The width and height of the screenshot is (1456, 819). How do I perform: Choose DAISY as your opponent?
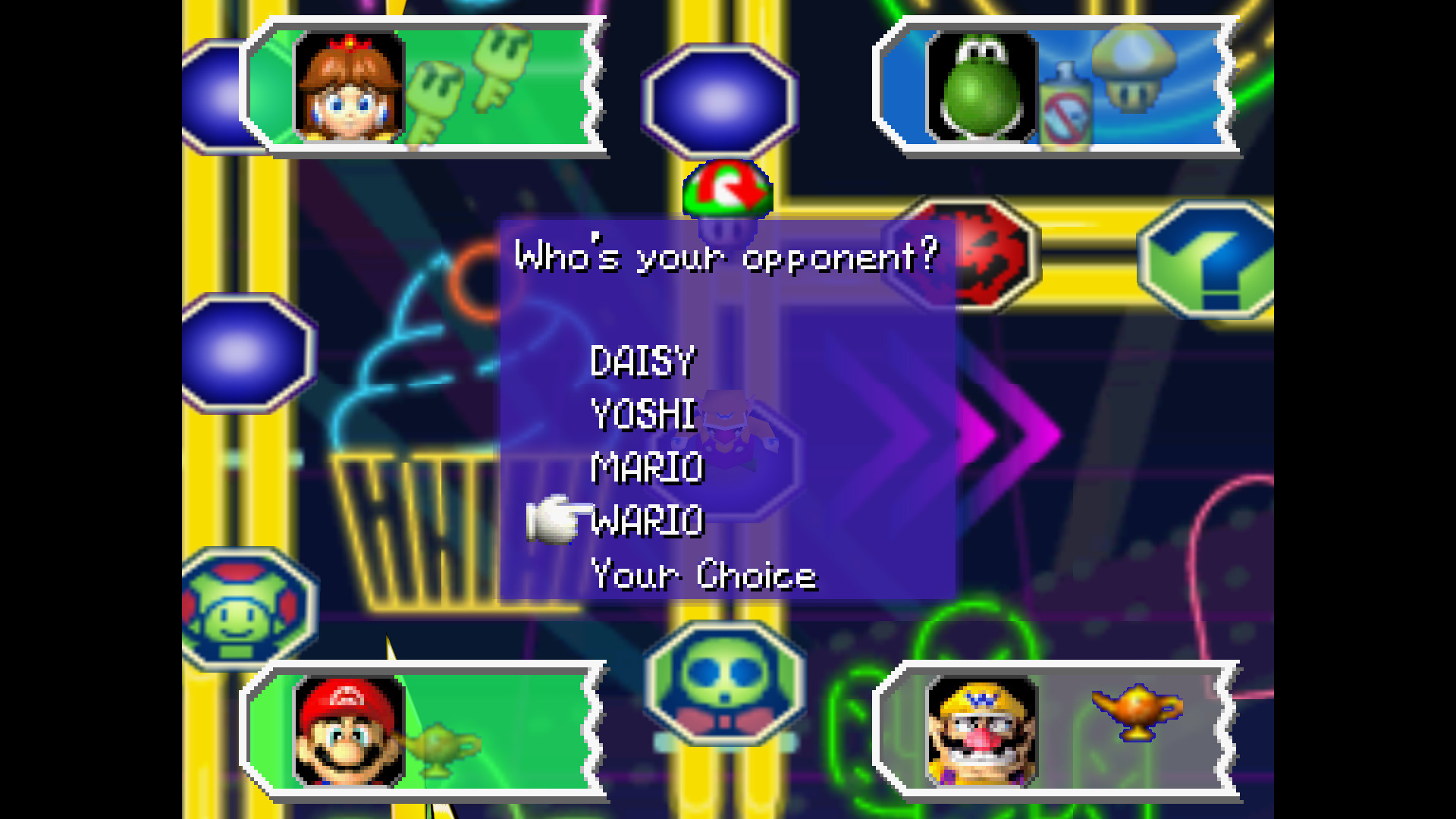(642, 362)
